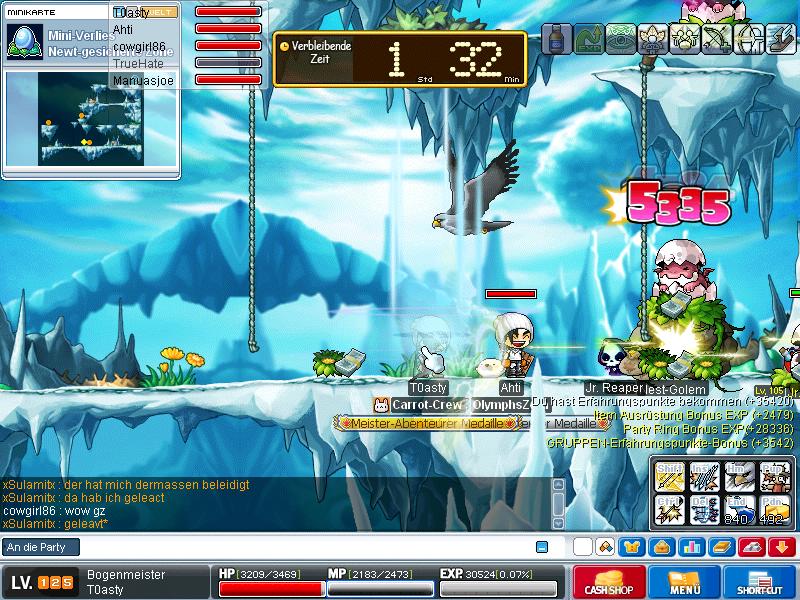The image size is (800, 600).
Task: Click the red down-arrow quick slot toggle
Action: pos(782,547)
